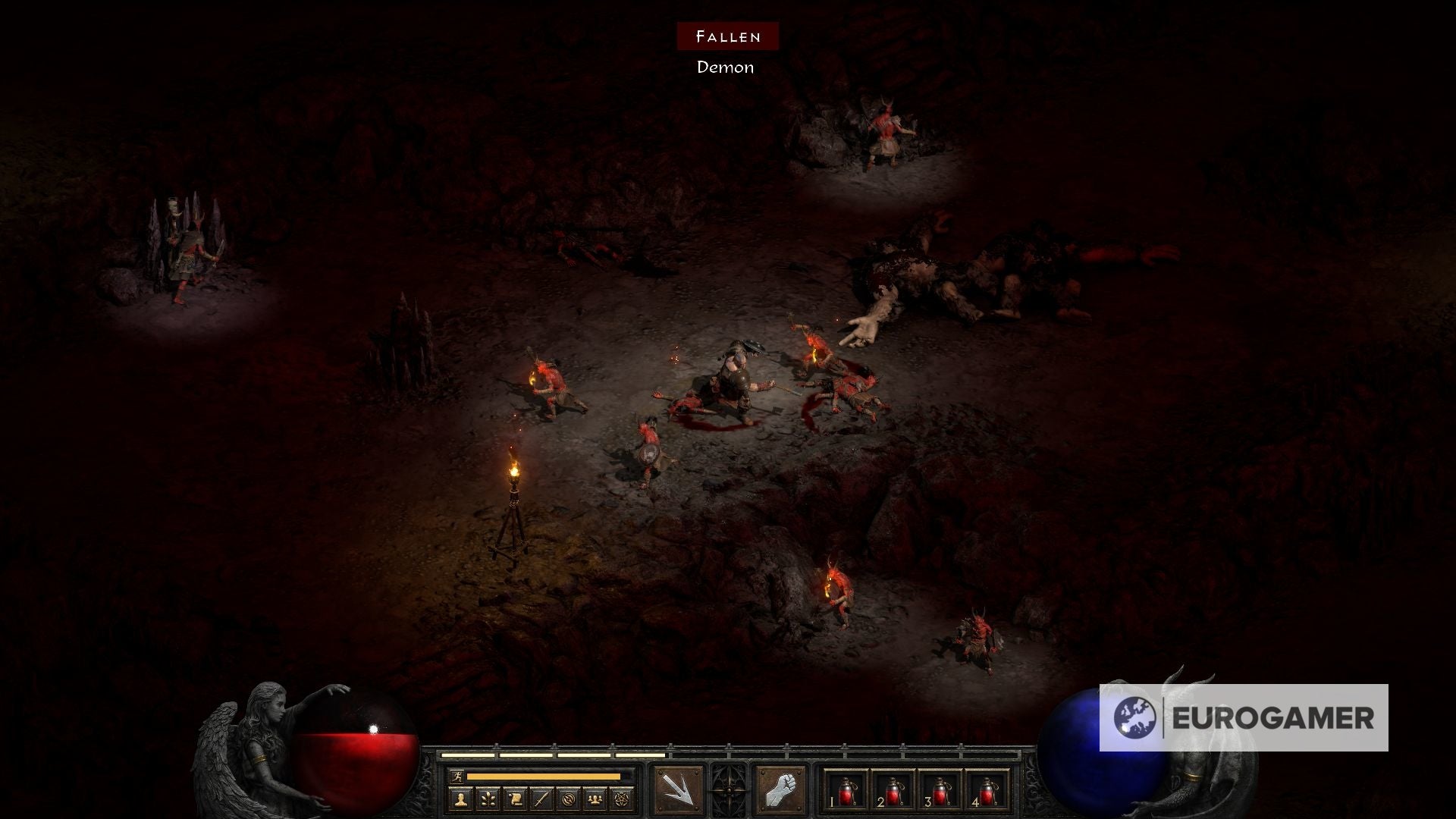Viewport: 1456px width, 819px height.
Task: Click the Fallen nameplate banner
Action: [727, 36]
